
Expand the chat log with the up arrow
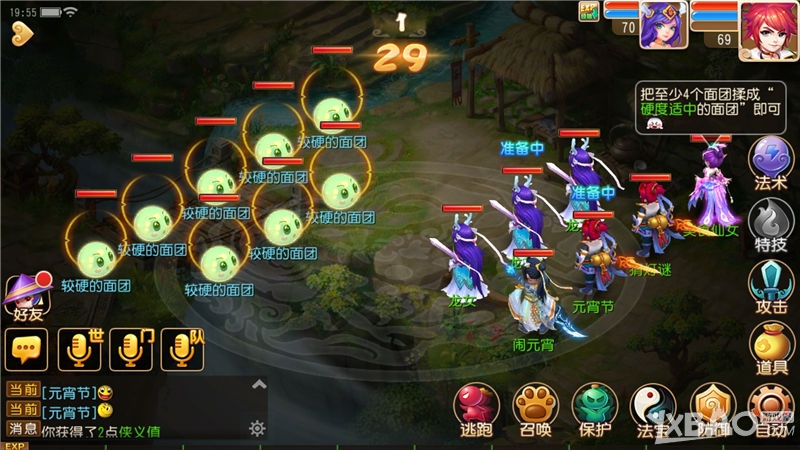point(258,384)
